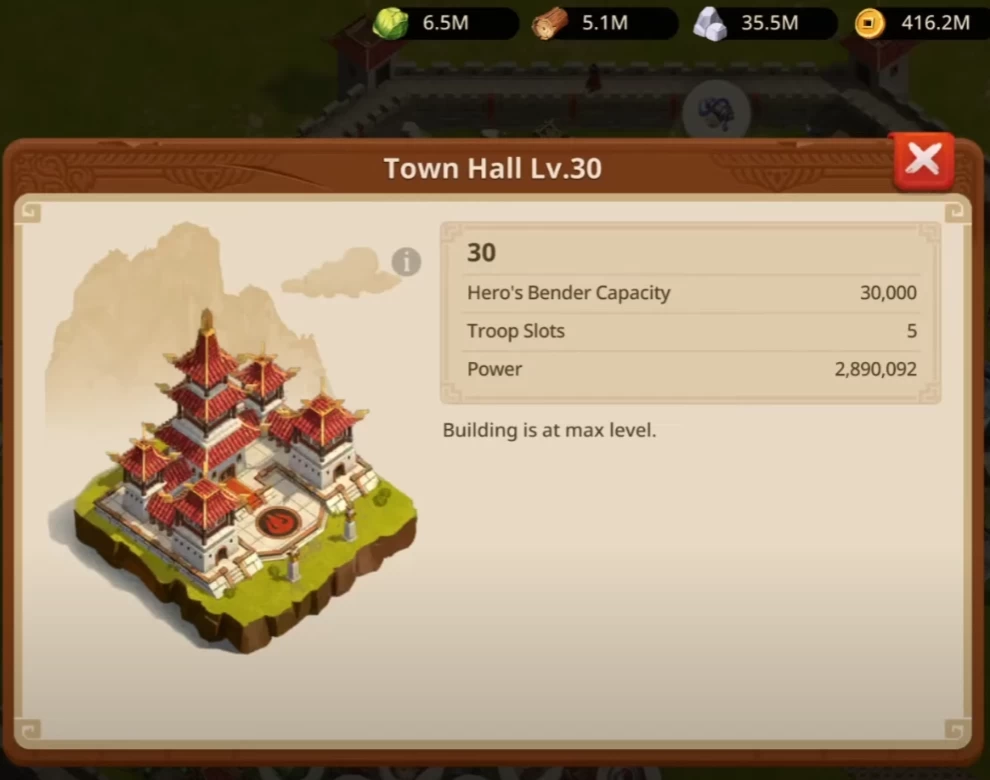The width and height of the screenshot is (990, 780).
Task: Close the Town Hall Lv.30 window
Action: point(922,161)
